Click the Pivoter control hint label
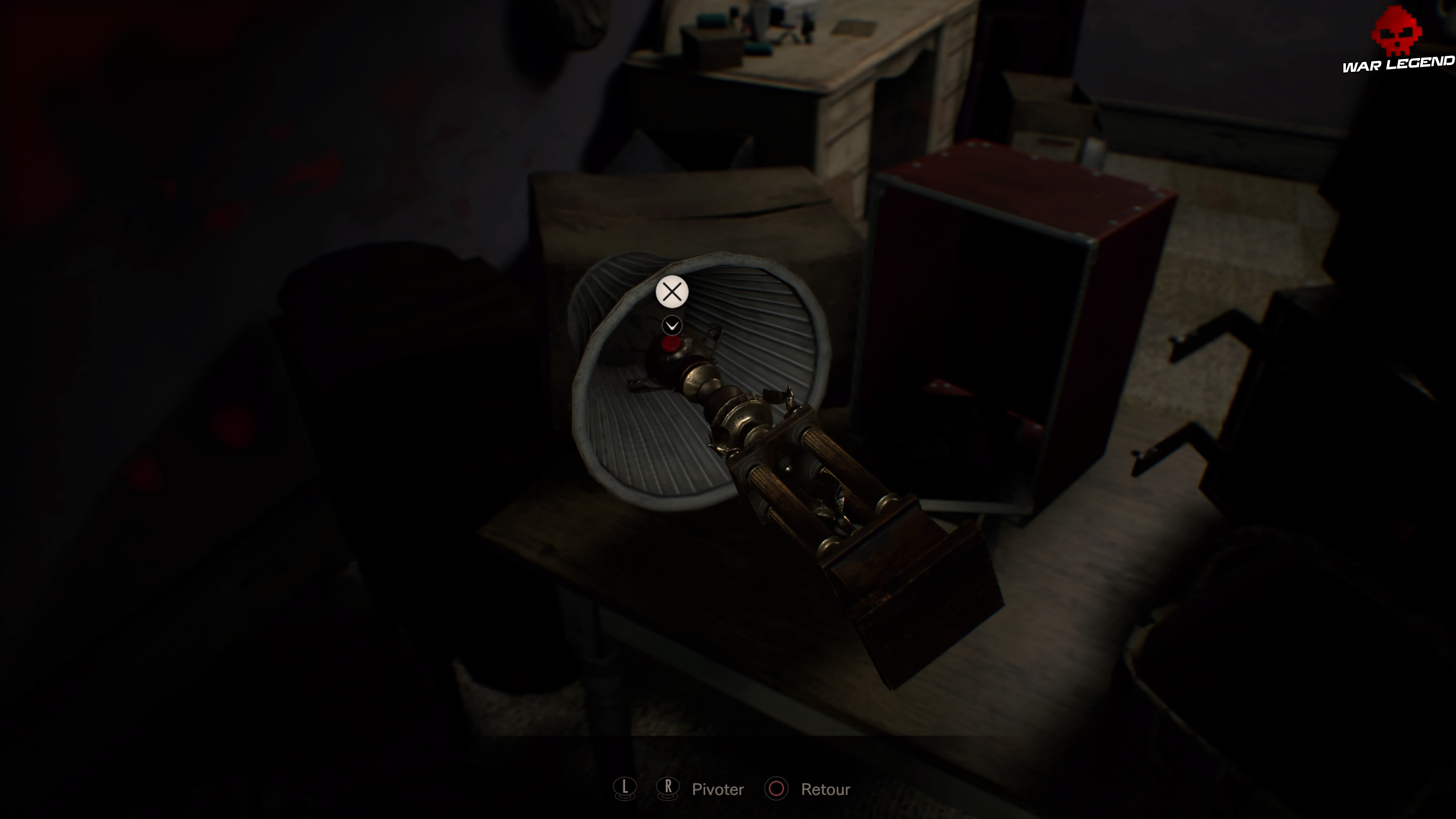The height and width of the screenshot is (819, 1456). (x=718, y=789)
